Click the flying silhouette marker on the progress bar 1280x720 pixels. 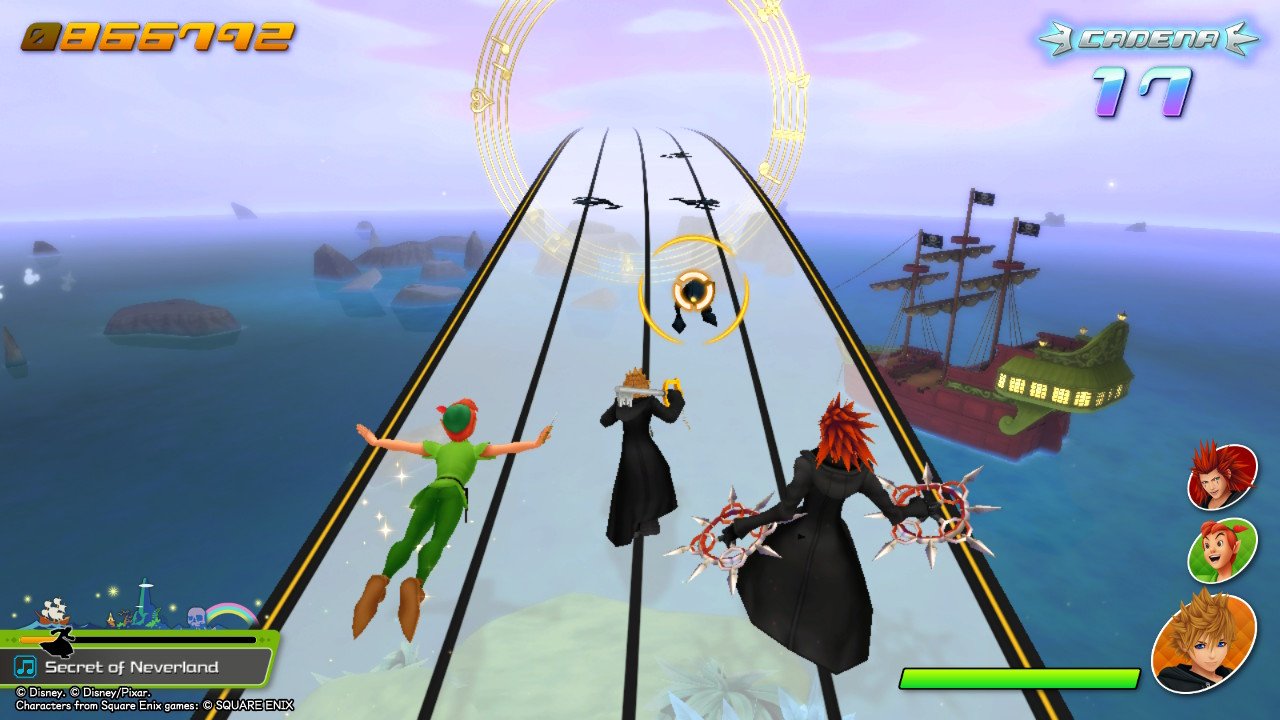[59, 644]
